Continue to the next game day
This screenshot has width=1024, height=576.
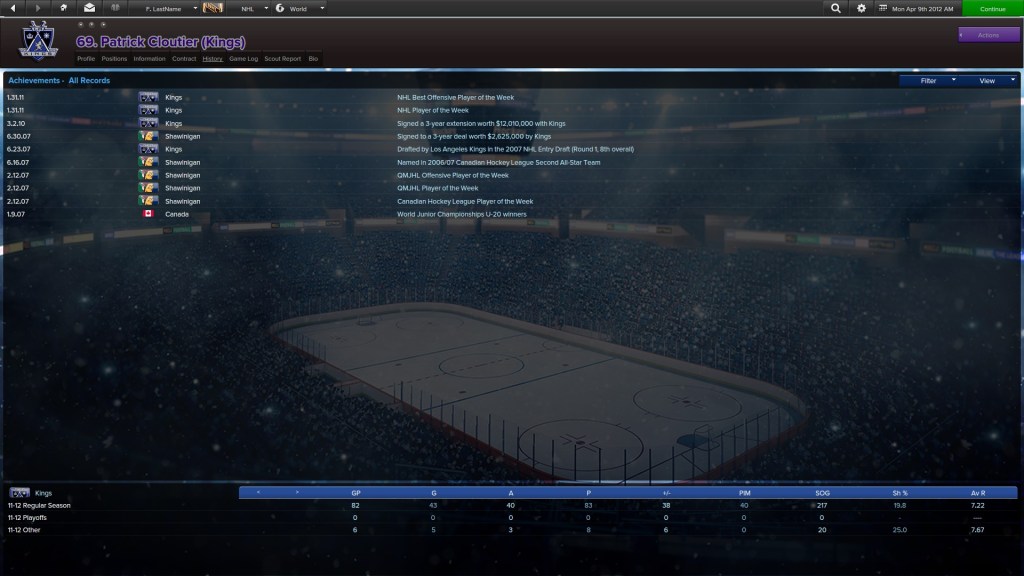(x=992, y=8)
